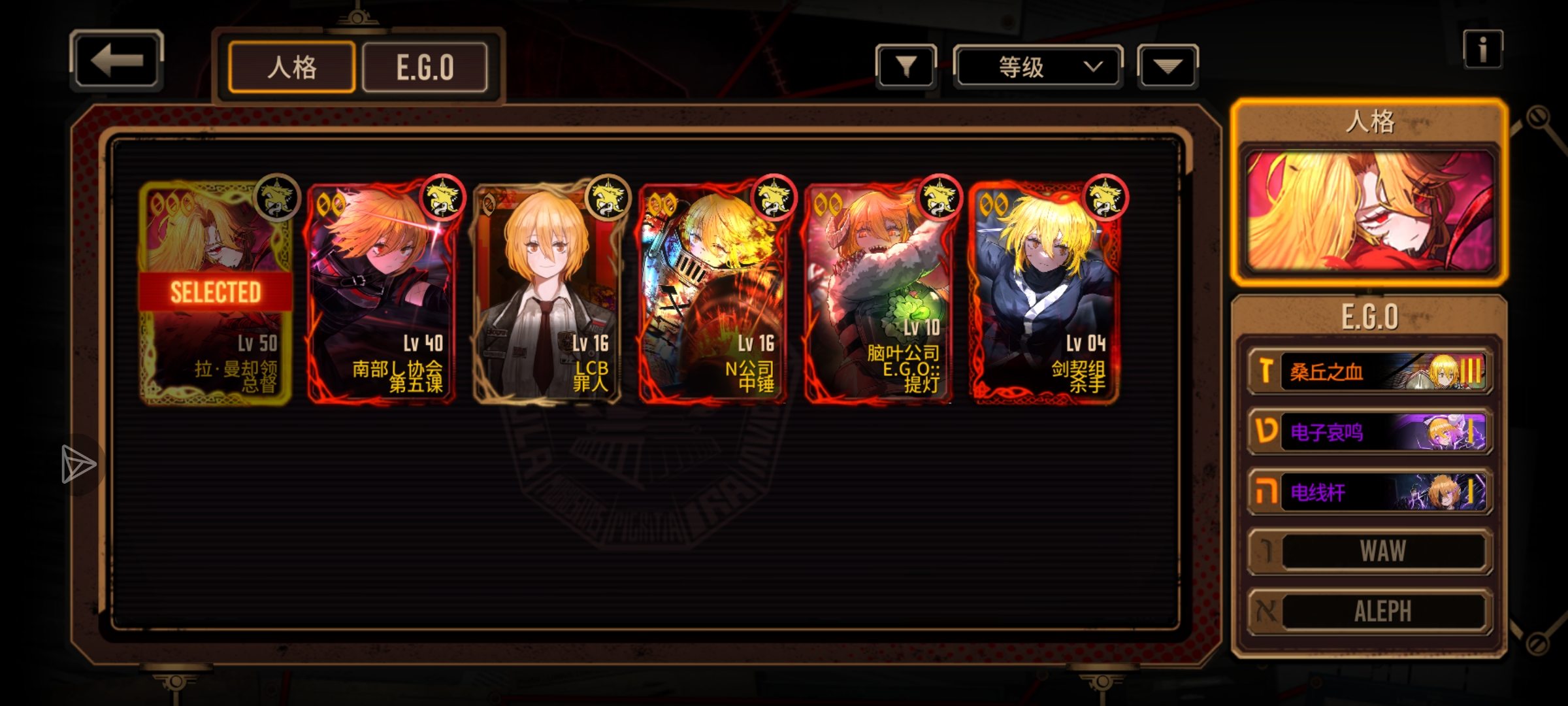1568x706 pixels.
Task: Open the funnel filter options
Action: (x=906, y=67)
